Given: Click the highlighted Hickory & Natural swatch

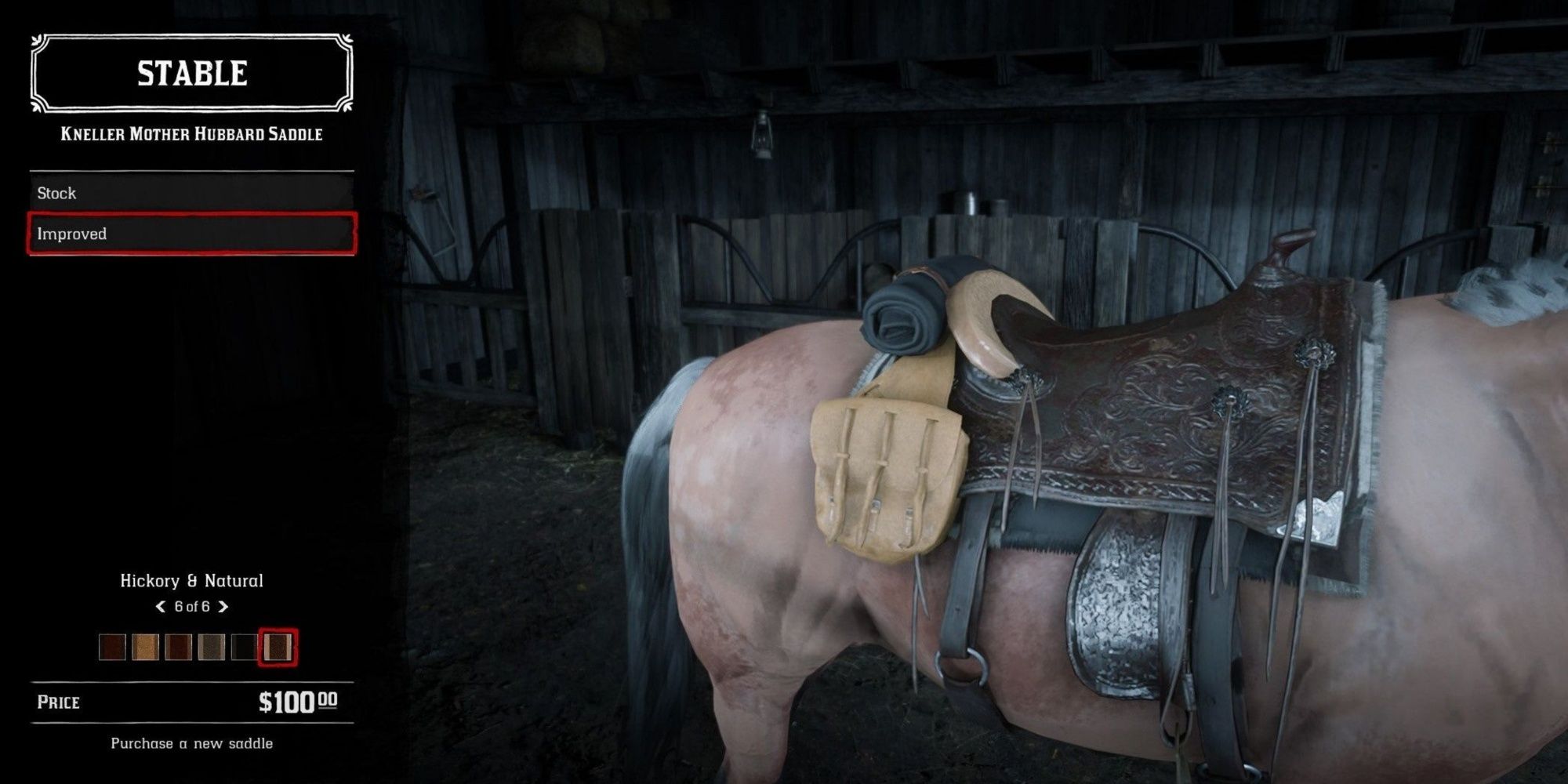Looking at the screenshot, I should coord(278,647).
